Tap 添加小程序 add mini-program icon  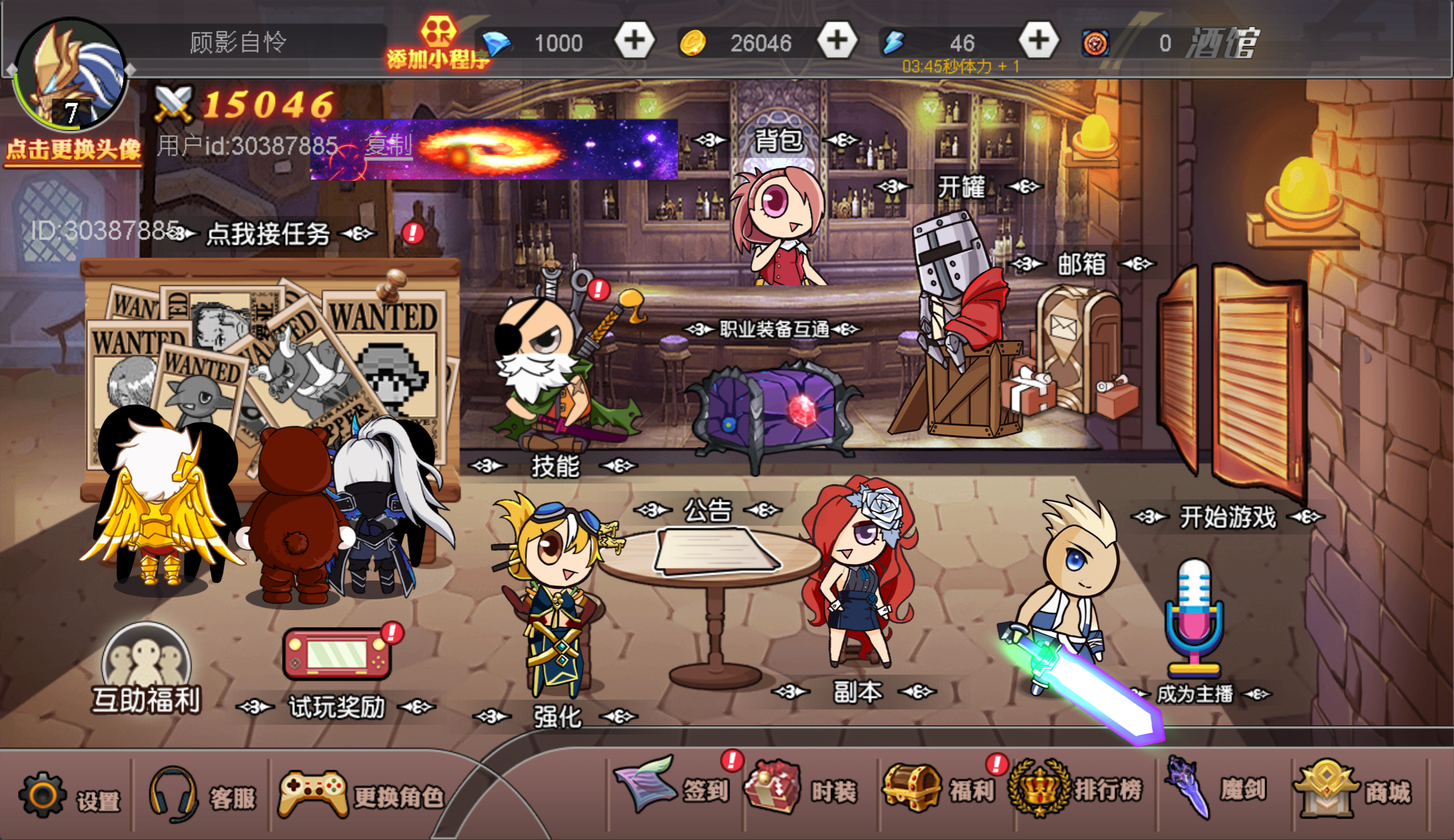coord(438,43)
